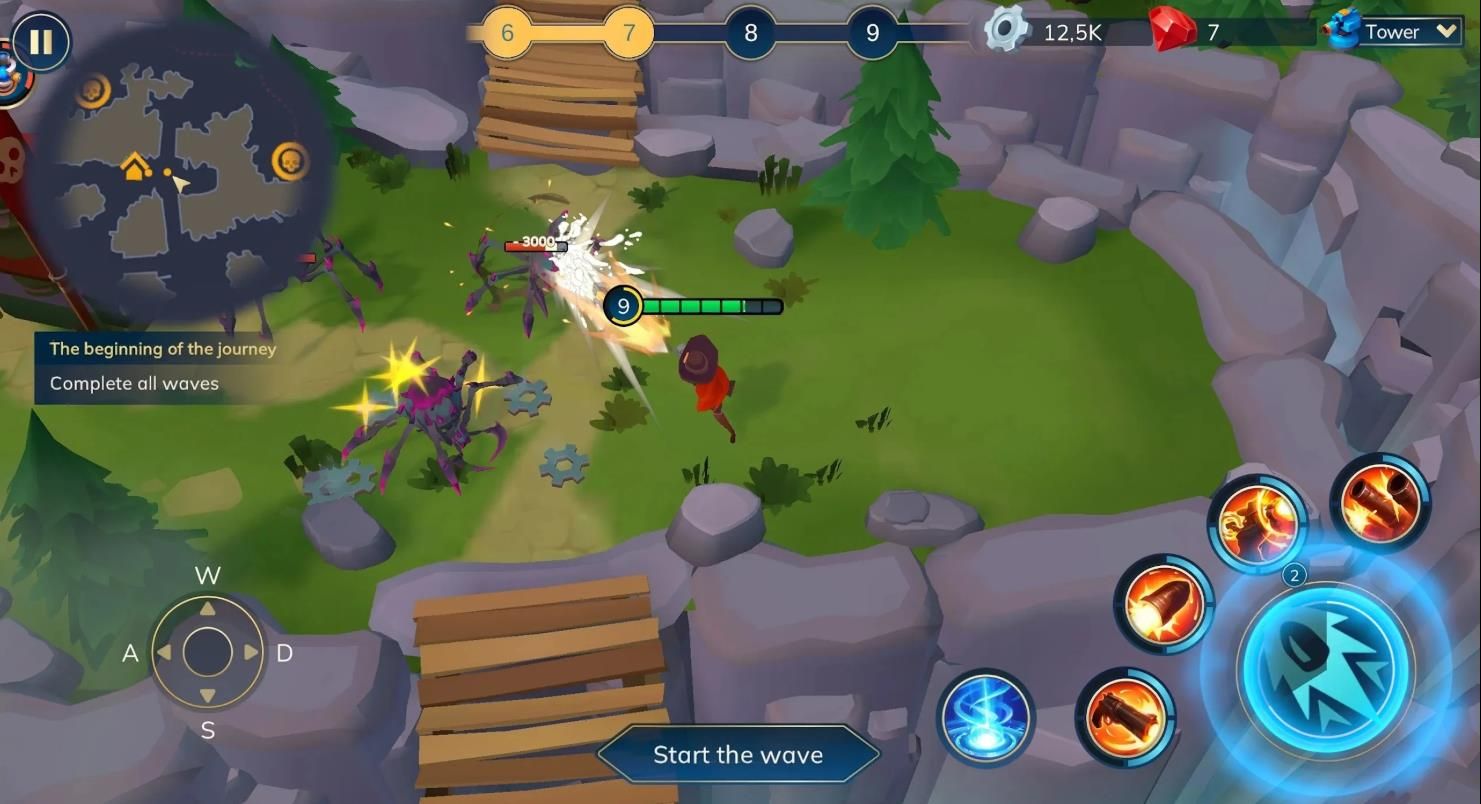The width and height of the screenshot is (1481, 804).
Task: Activate the flaming bullet ability
Action: [x=1163, y=604]
